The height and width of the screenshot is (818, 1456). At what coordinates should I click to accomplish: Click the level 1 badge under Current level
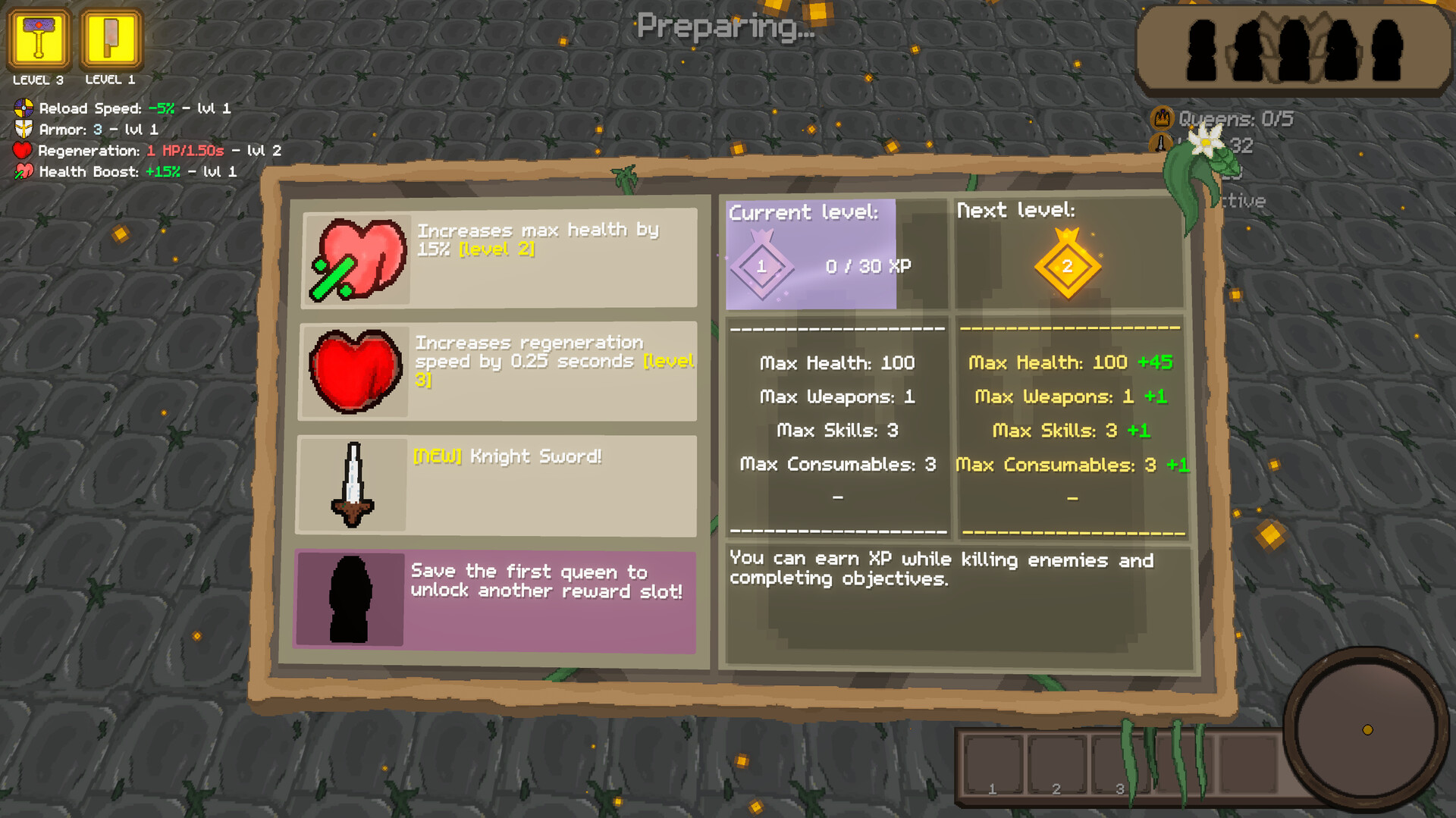[761, 266]
